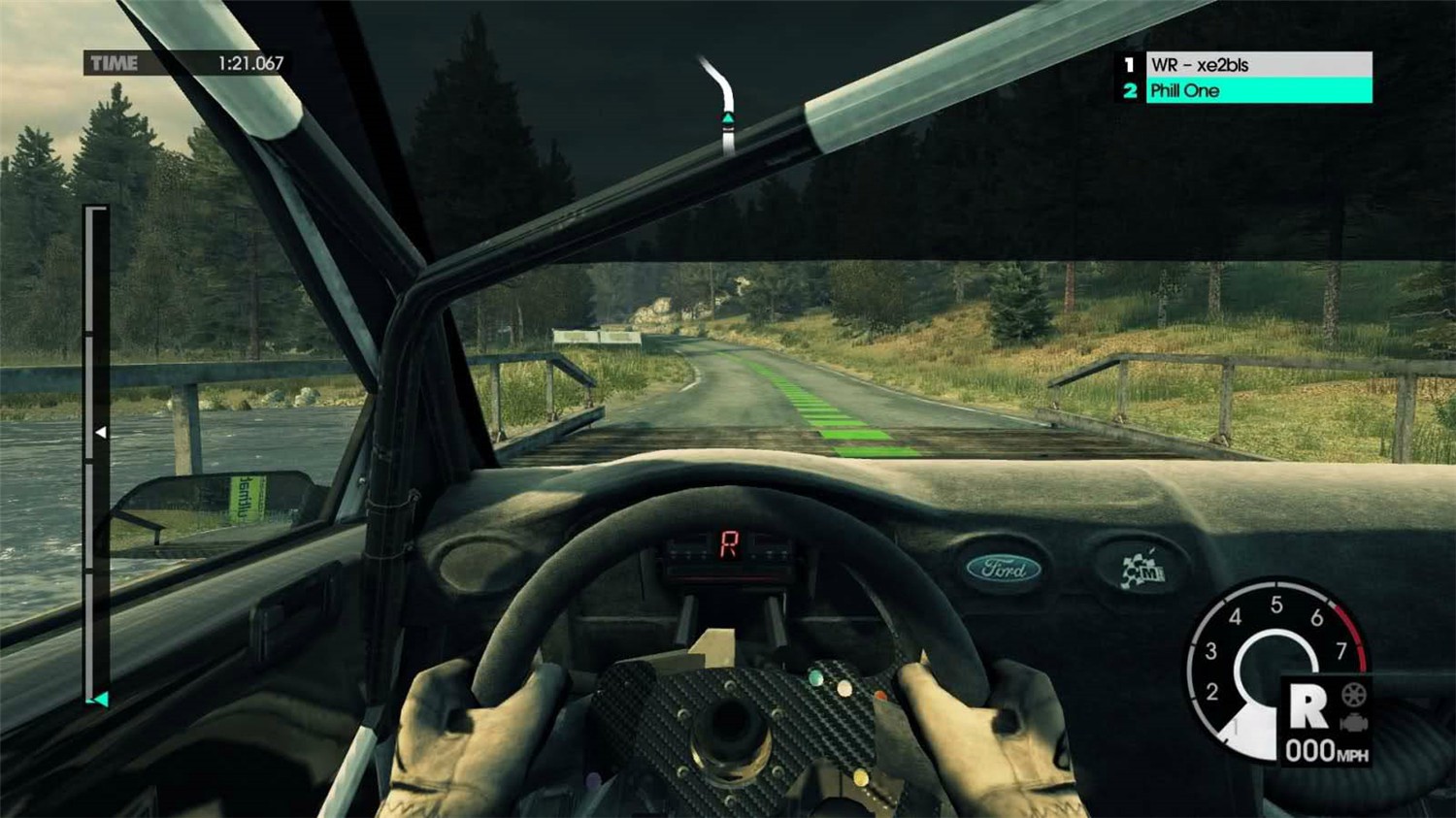Click the wheel damage icon by the tachometer
Screen dimensions: 1456x818
[1354, 695]
